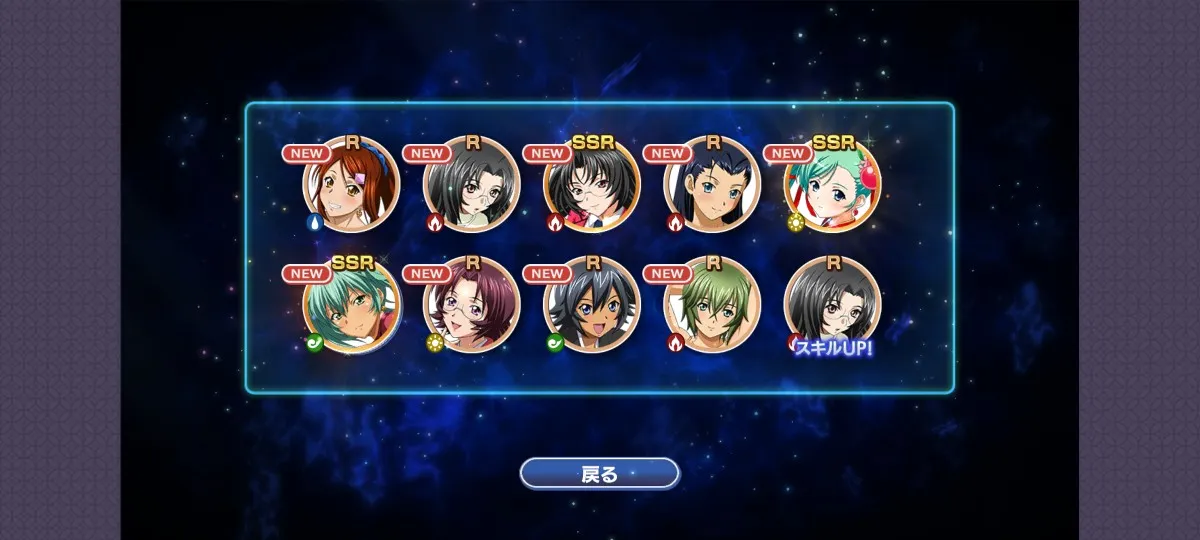View the SSR black-haired character with red glasses
Image resolution: width=1200 pixels, height=540 pixels.
[x=592, y=184]
